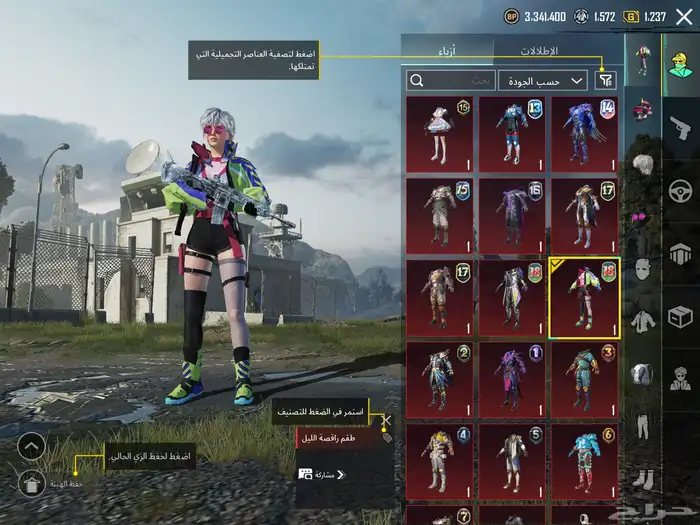The width and height of the screenshot is (700, 525).
Task: Close the inventory screen with the X
Action: tap(684, 16)
